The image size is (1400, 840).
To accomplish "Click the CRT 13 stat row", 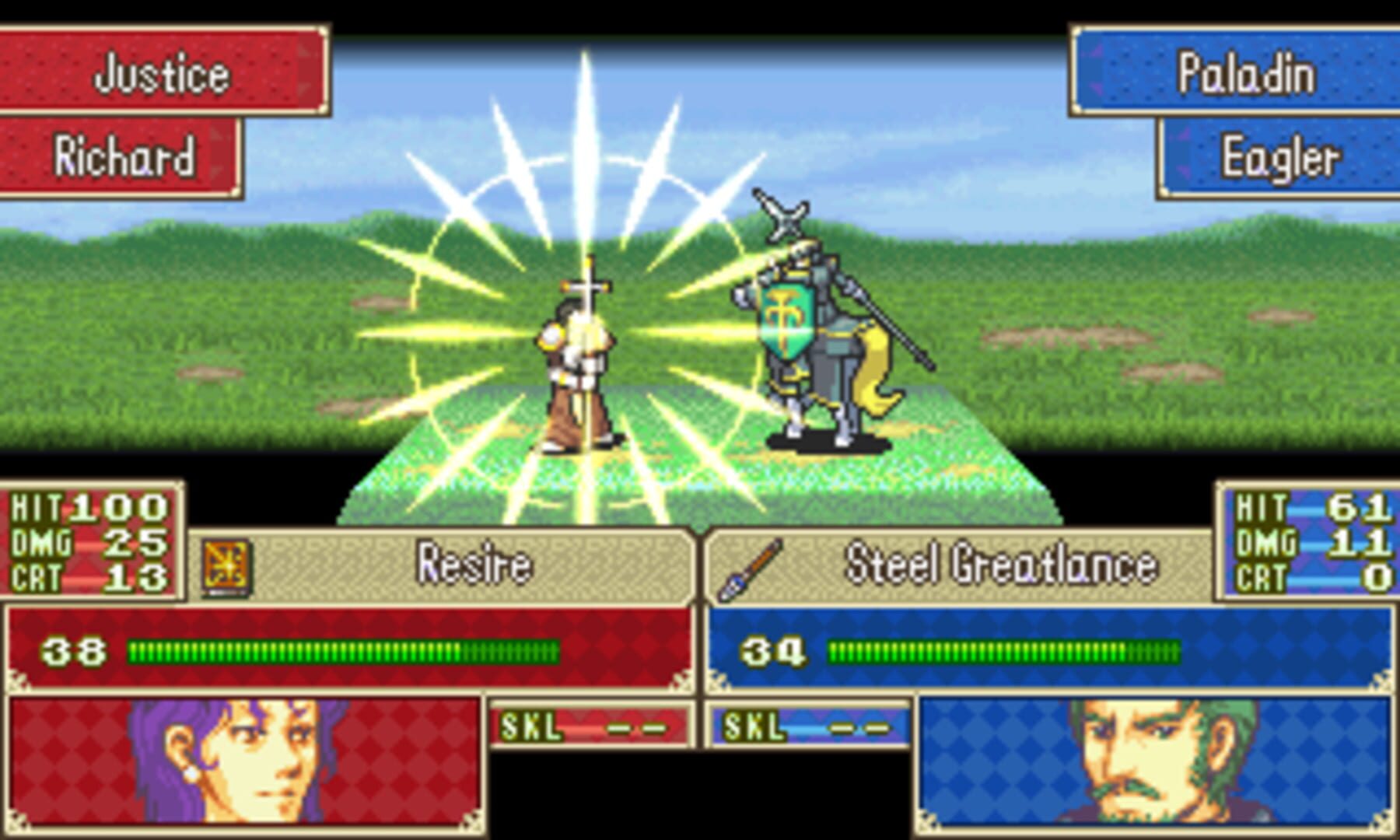I will (88, 576).
